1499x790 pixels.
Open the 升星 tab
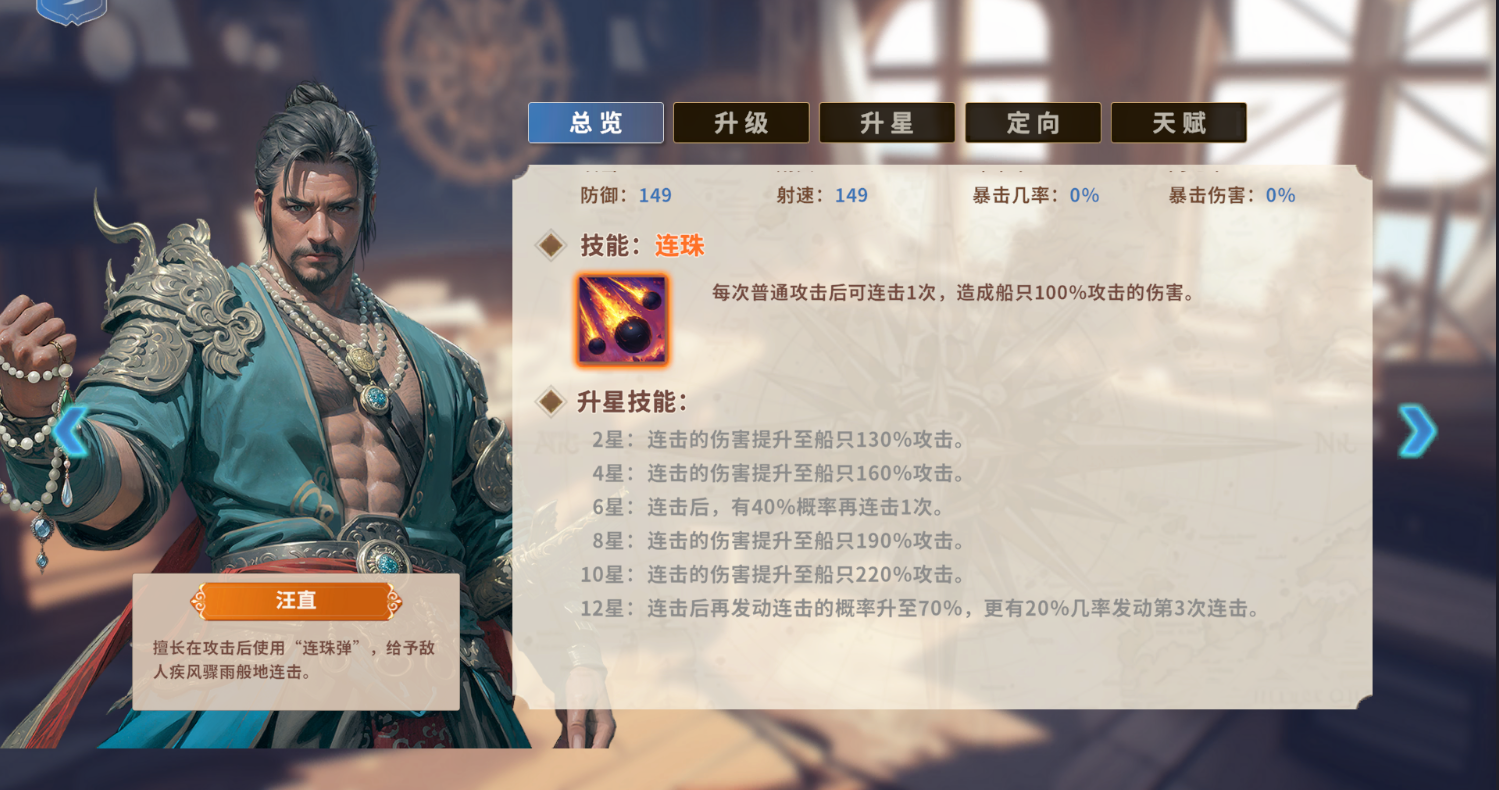887,122
